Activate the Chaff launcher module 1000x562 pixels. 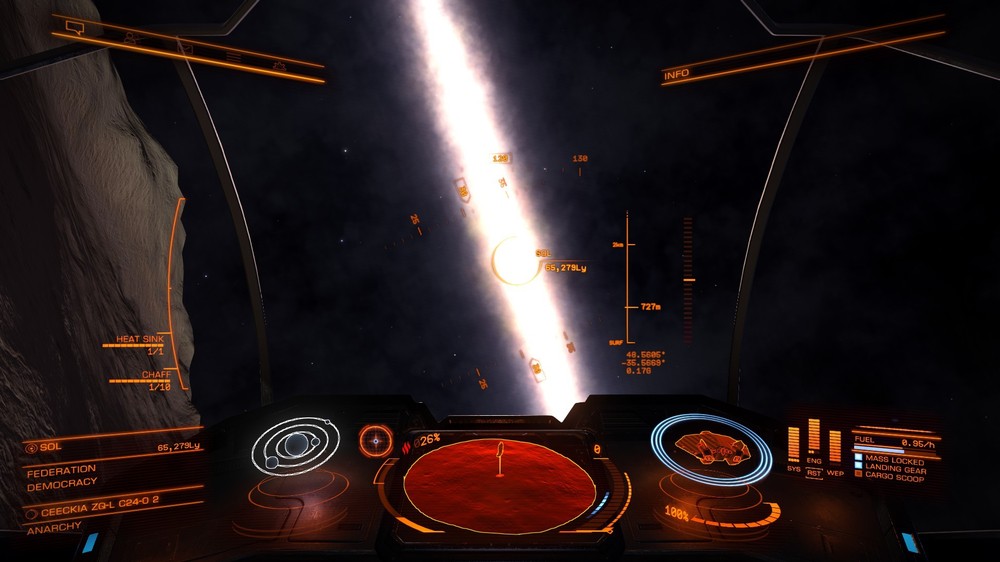point(150,381)
